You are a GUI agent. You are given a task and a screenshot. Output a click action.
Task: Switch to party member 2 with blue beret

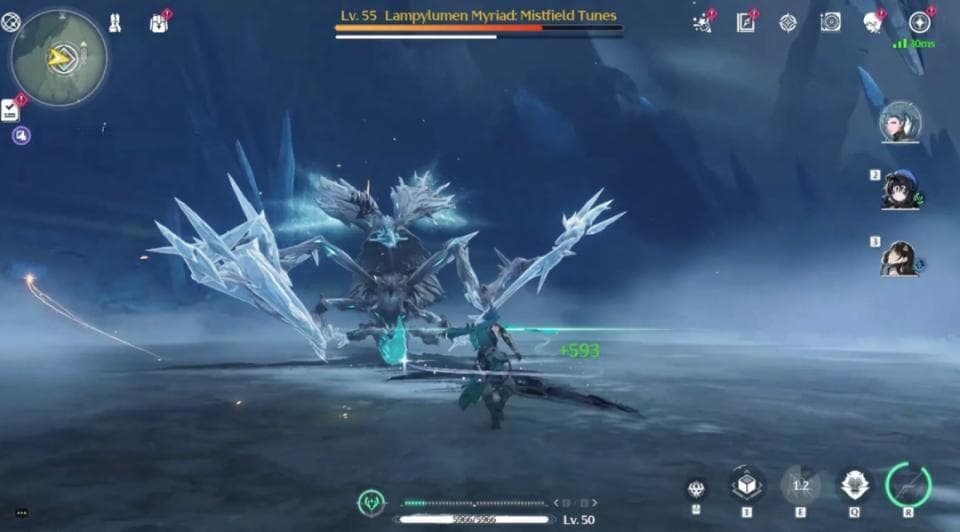point(899,190)
